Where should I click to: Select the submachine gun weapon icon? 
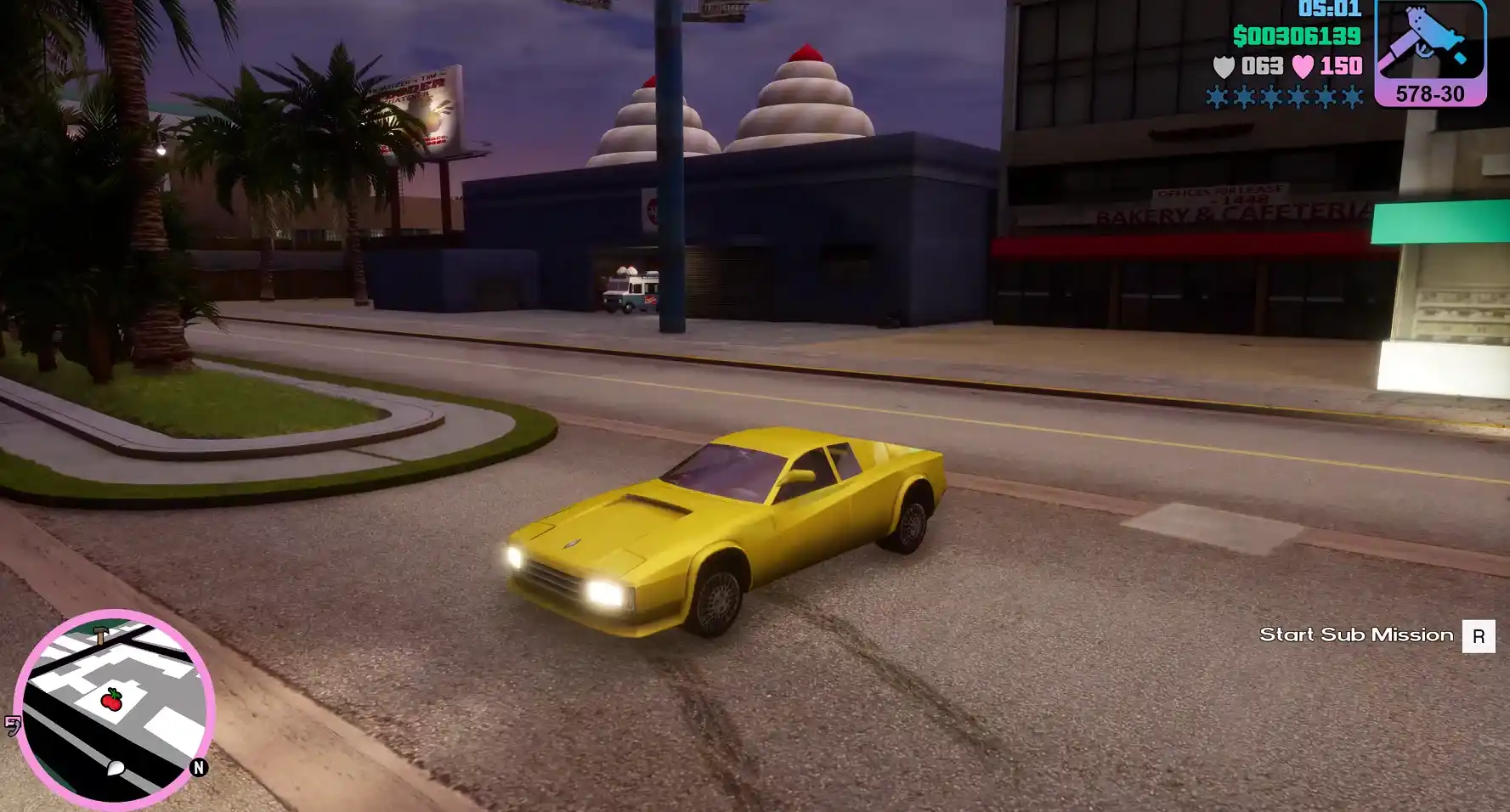1429,42
